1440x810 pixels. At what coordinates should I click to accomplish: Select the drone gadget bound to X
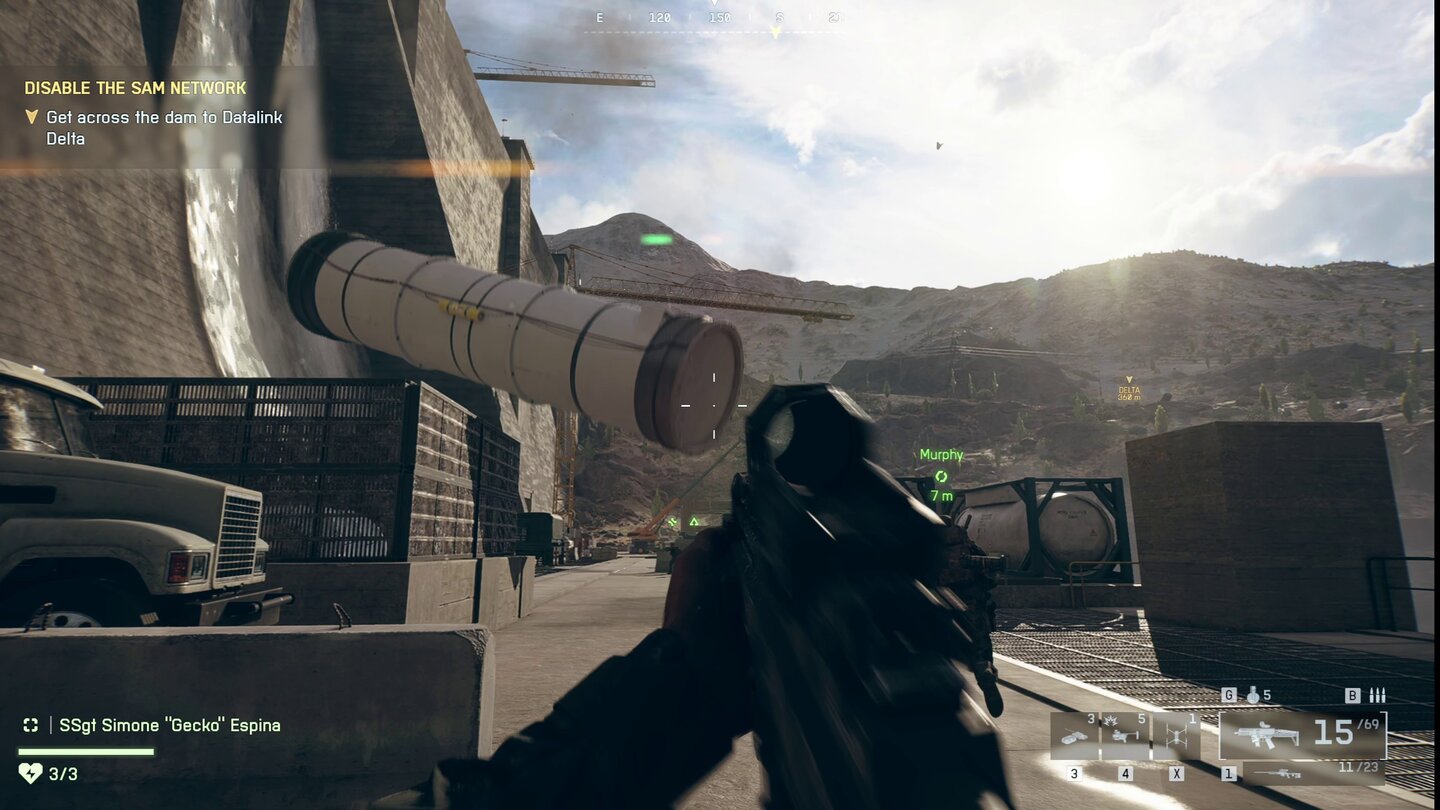tap(1178, 734)
